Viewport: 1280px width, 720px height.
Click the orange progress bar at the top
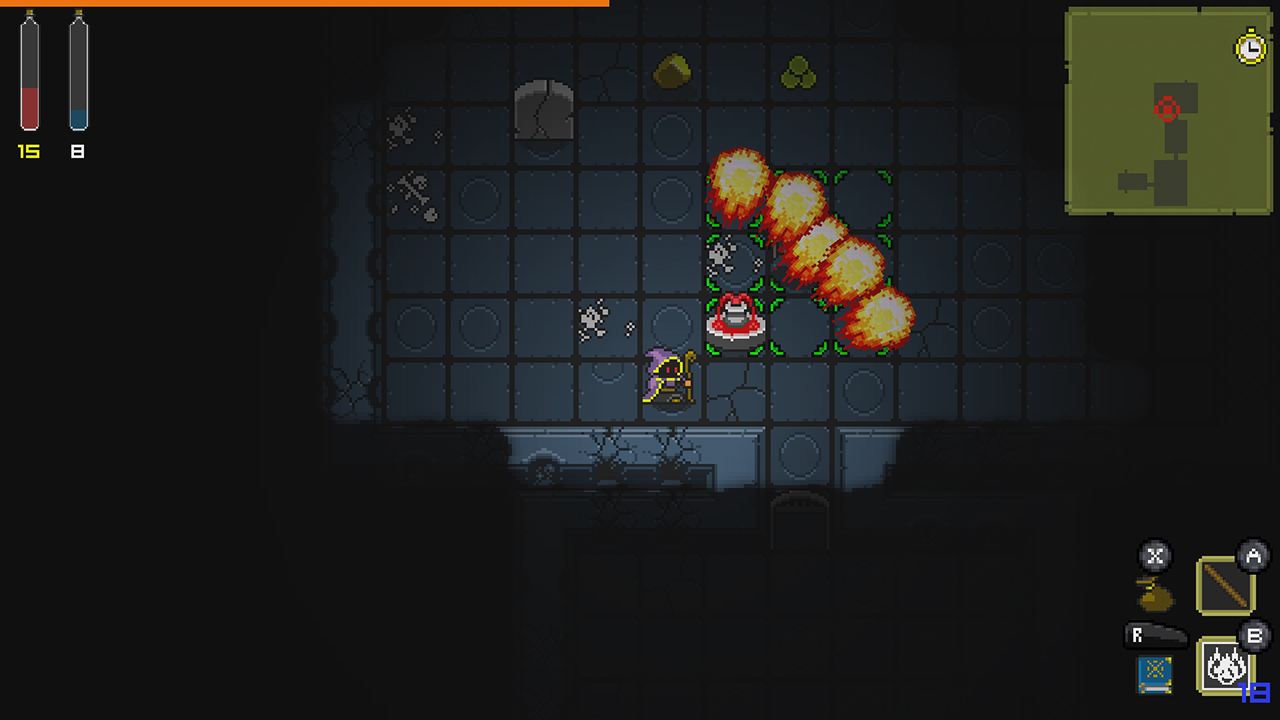pos(300,6)
